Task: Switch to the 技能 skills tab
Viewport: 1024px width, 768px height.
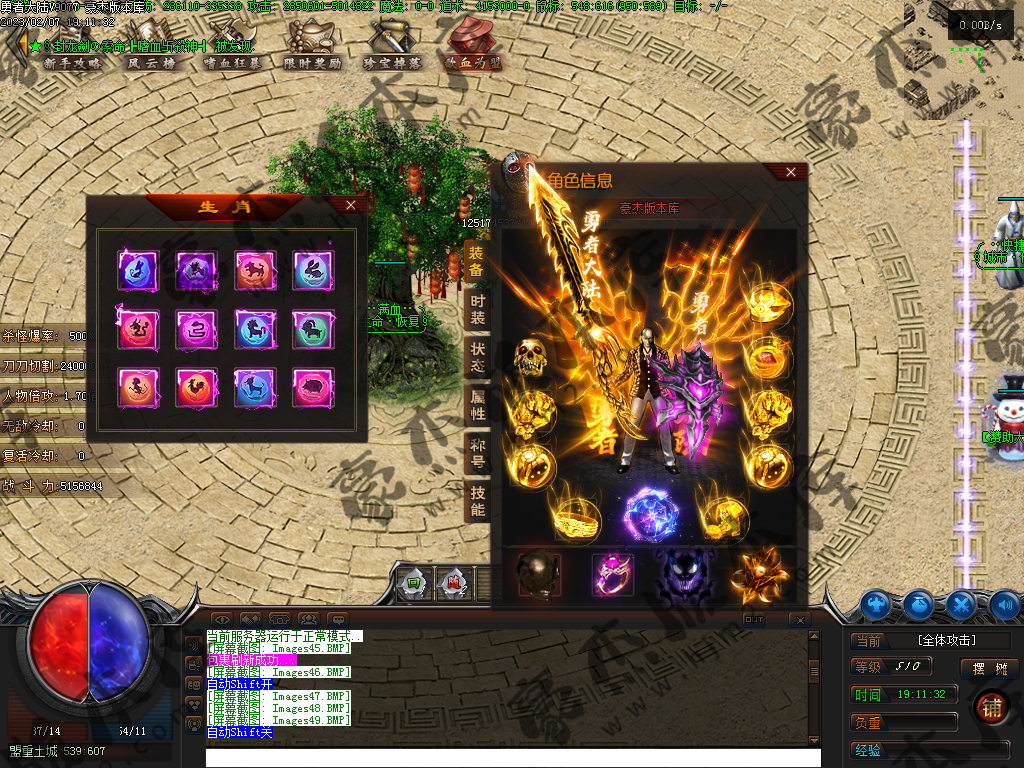Action: tap(477, 500)
